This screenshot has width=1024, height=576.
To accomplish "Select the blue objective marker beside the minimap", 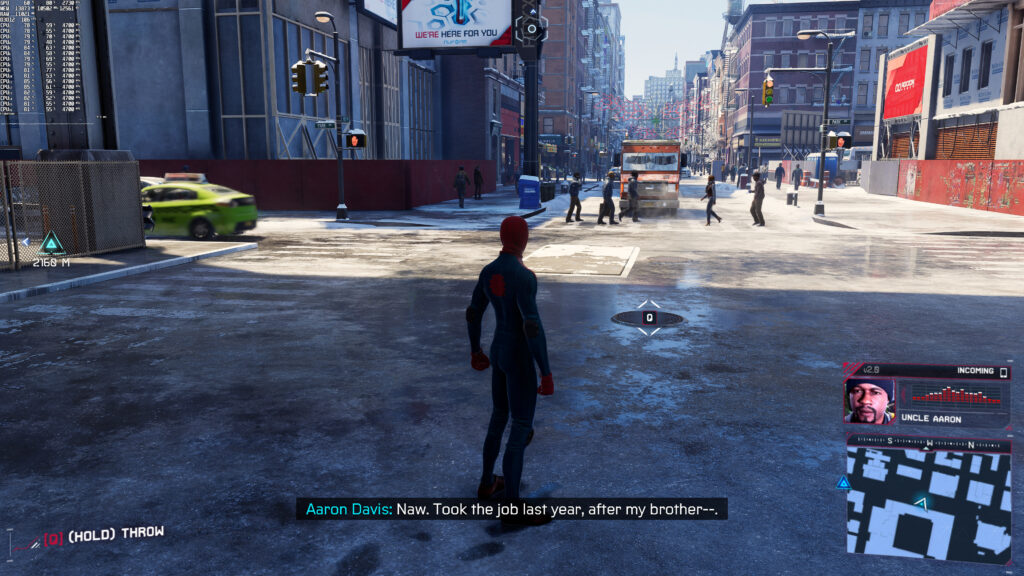I will [843, 483].
